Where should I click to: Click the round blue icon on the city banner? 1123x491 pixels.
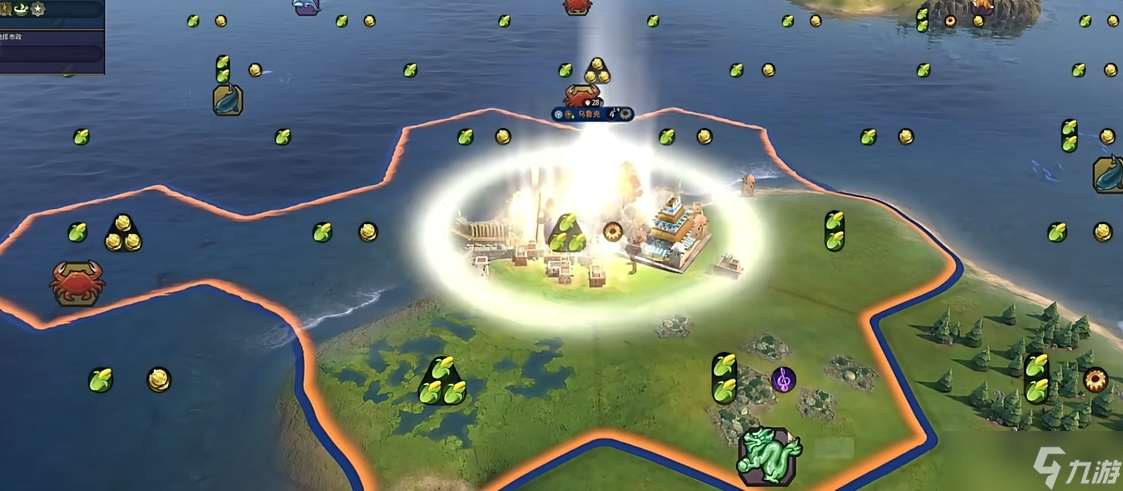coord(559,114)
